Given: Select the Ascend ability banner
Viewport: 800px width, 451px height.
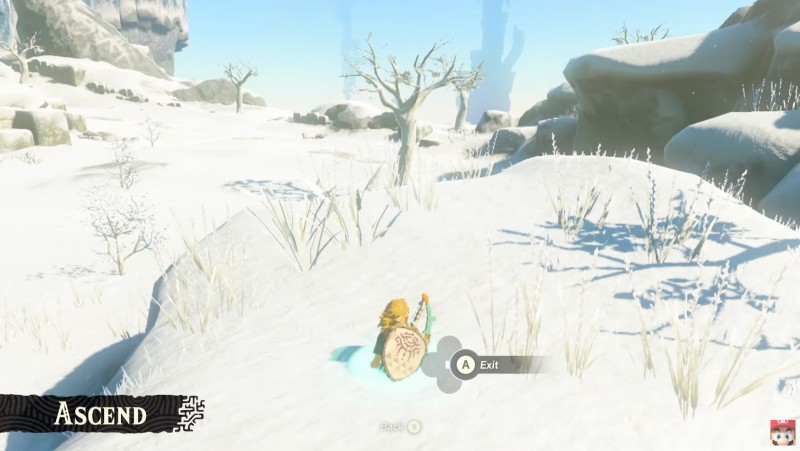Looking at the screenshot, I should pos(100,413).
